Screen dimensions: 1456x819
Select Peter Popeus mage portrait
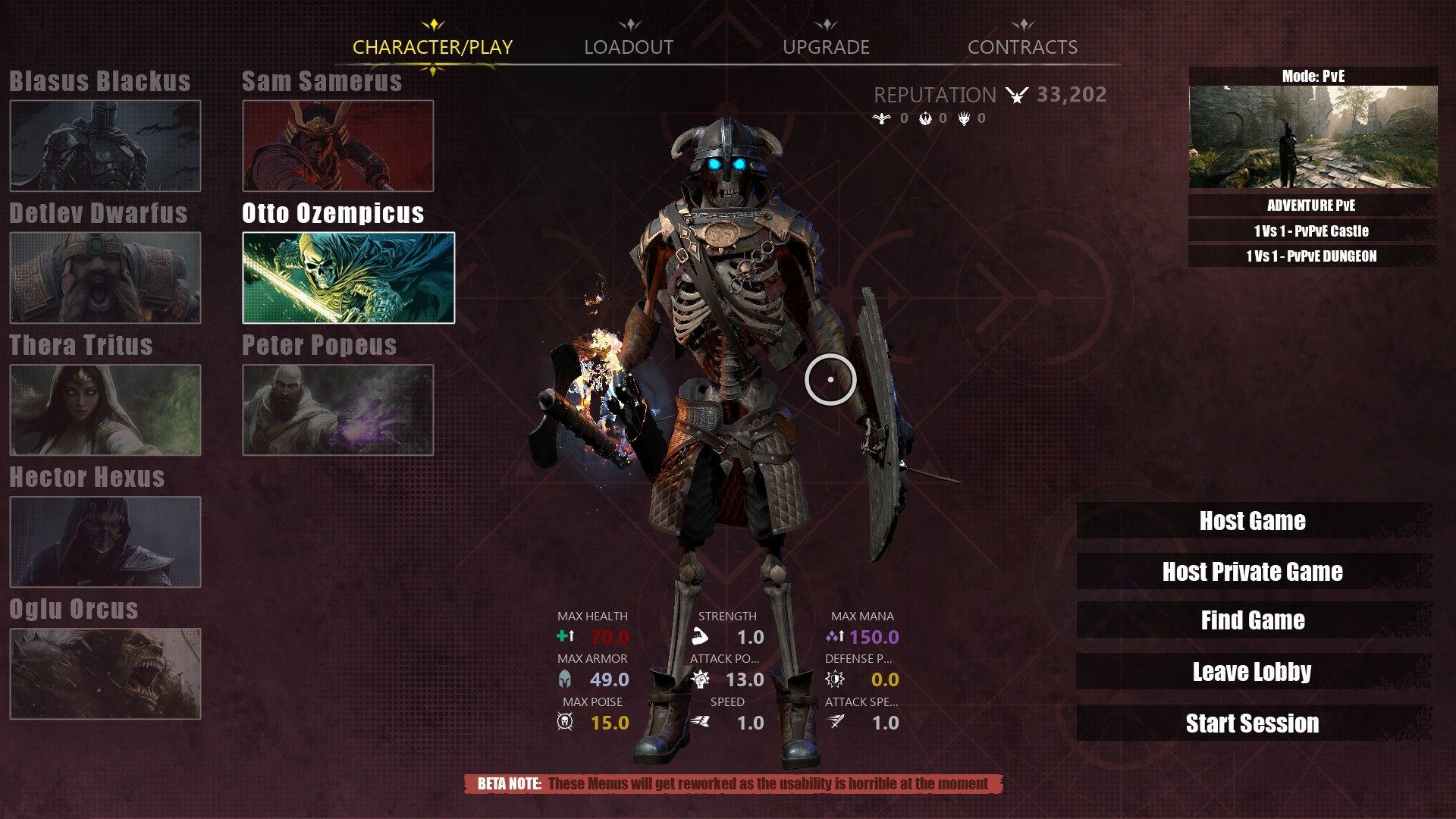tap(337, 409)
